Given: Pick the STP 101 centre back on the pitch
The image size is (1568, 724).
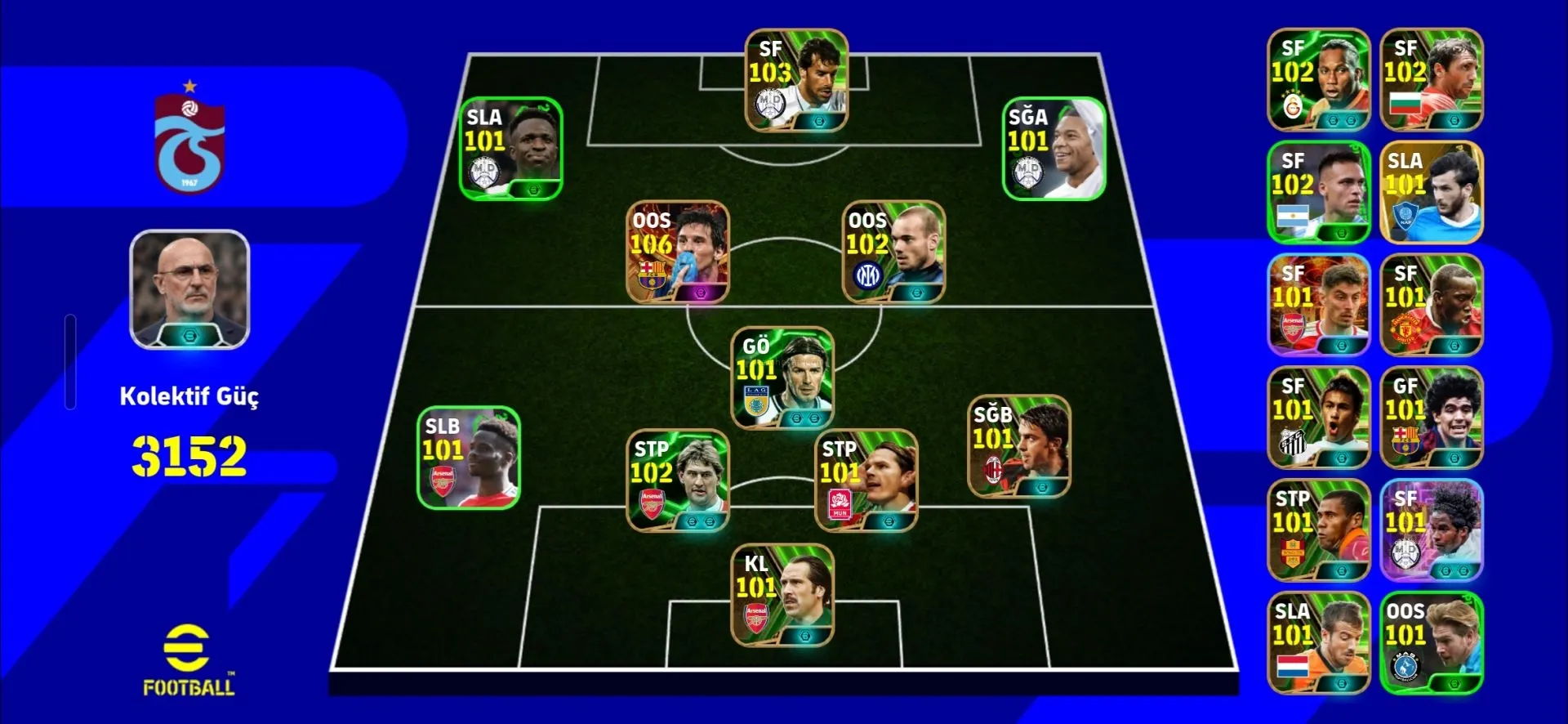Looking at the screenshot, I should point(866,480).
